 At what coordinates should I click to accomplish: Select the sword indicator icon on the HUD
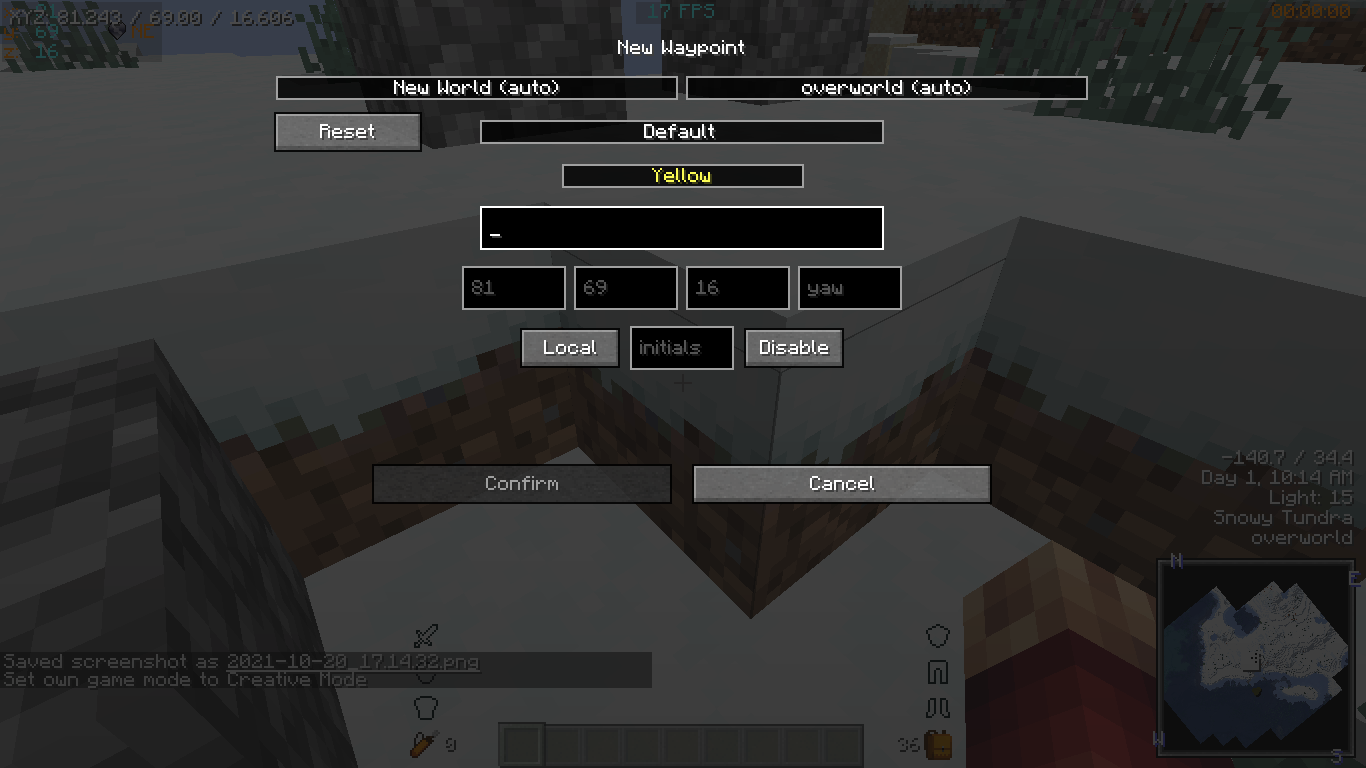[424, 636]
